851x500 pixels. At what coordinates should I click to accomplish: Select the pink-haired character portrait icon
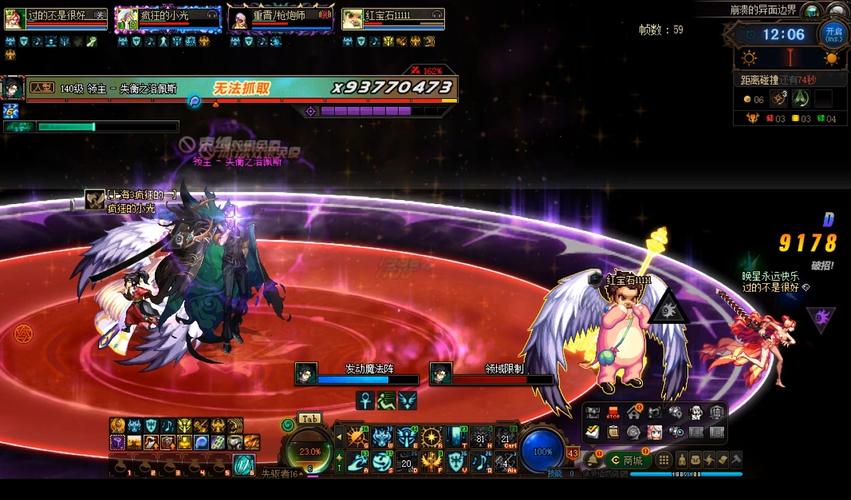654,432
